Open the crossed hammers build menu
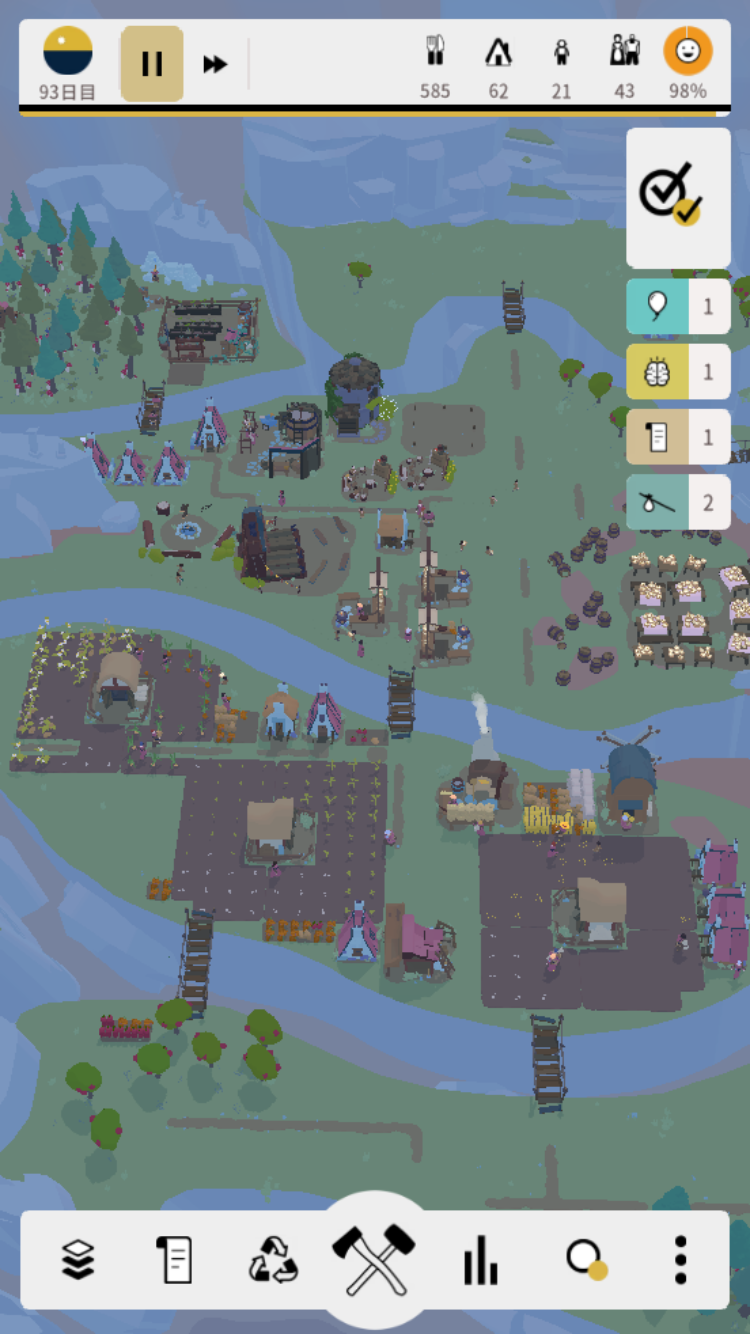 [374, 1257]
